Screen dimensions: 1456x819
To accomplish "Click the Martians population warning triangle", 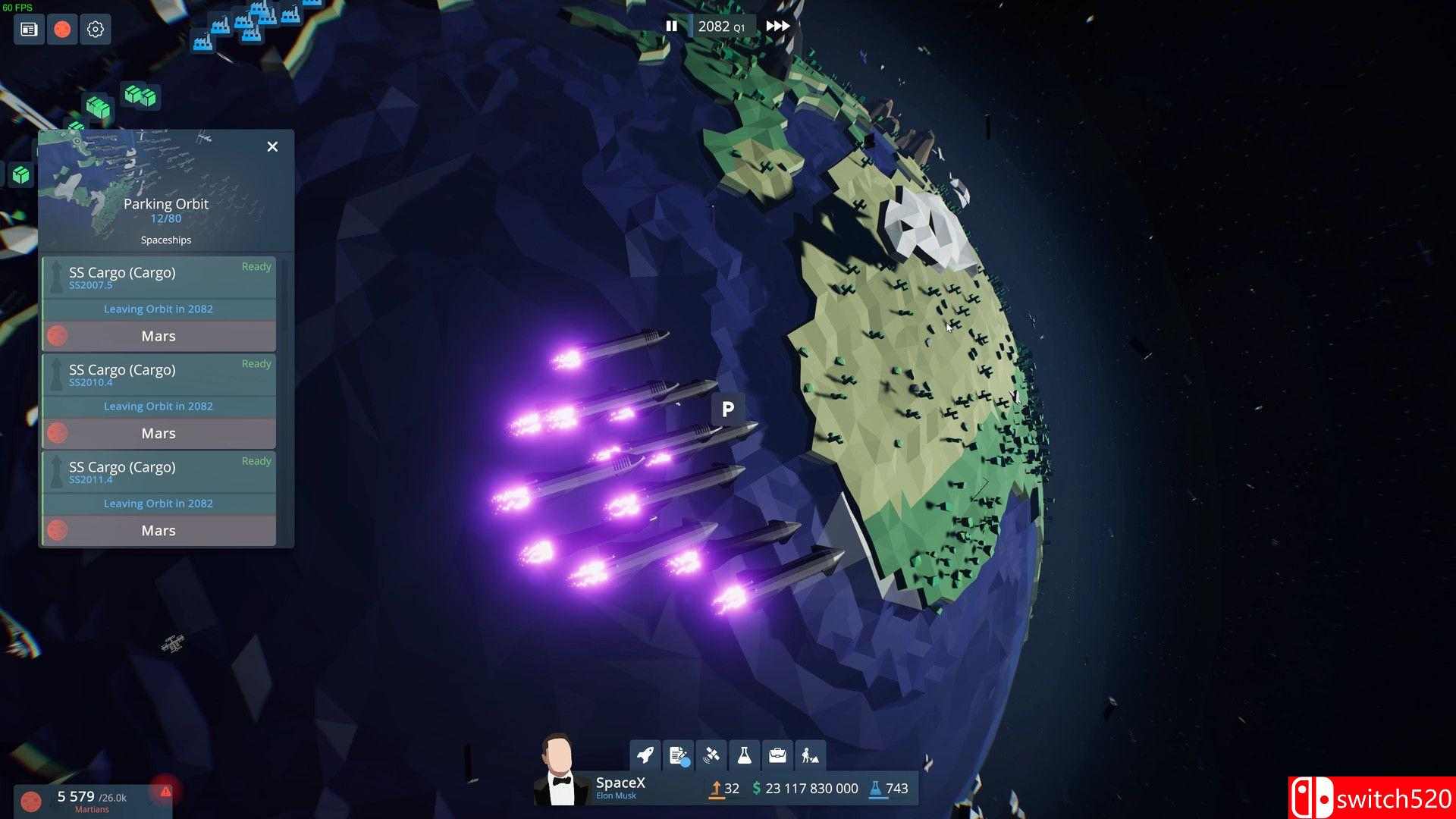I will [165, 791].
